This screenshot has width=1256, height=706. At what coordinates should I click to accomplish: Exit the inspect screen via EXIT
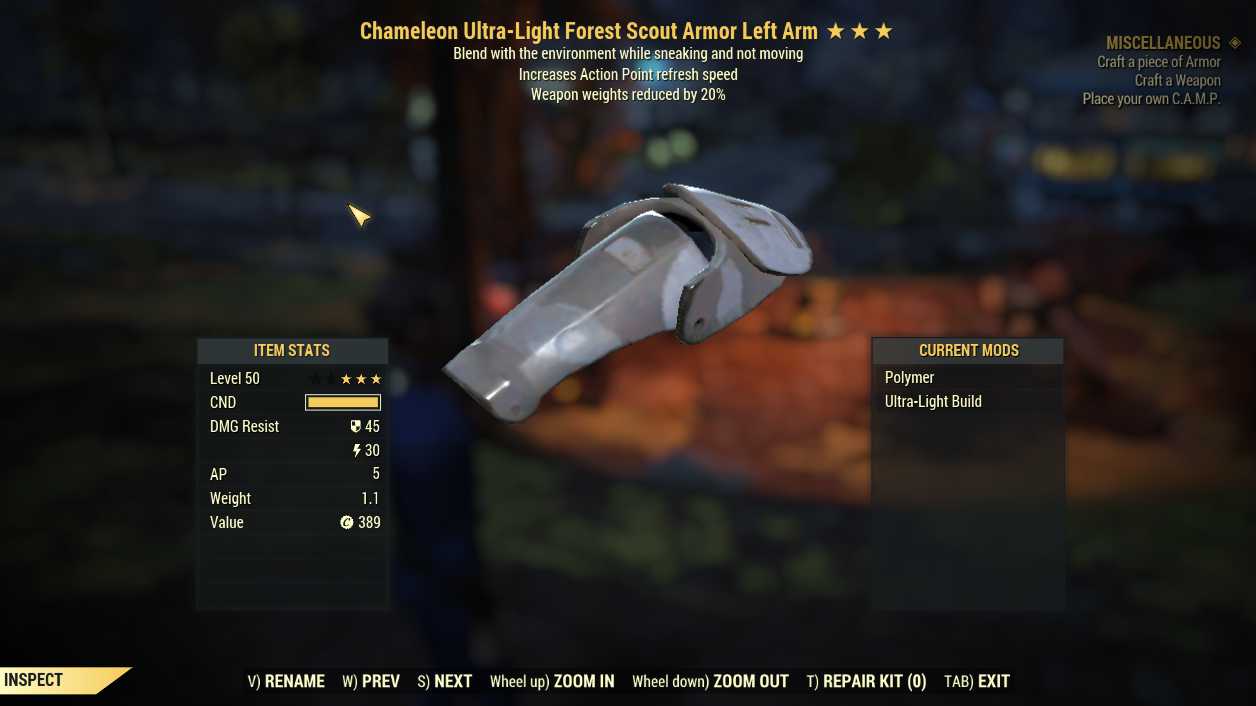click(977, 681)
